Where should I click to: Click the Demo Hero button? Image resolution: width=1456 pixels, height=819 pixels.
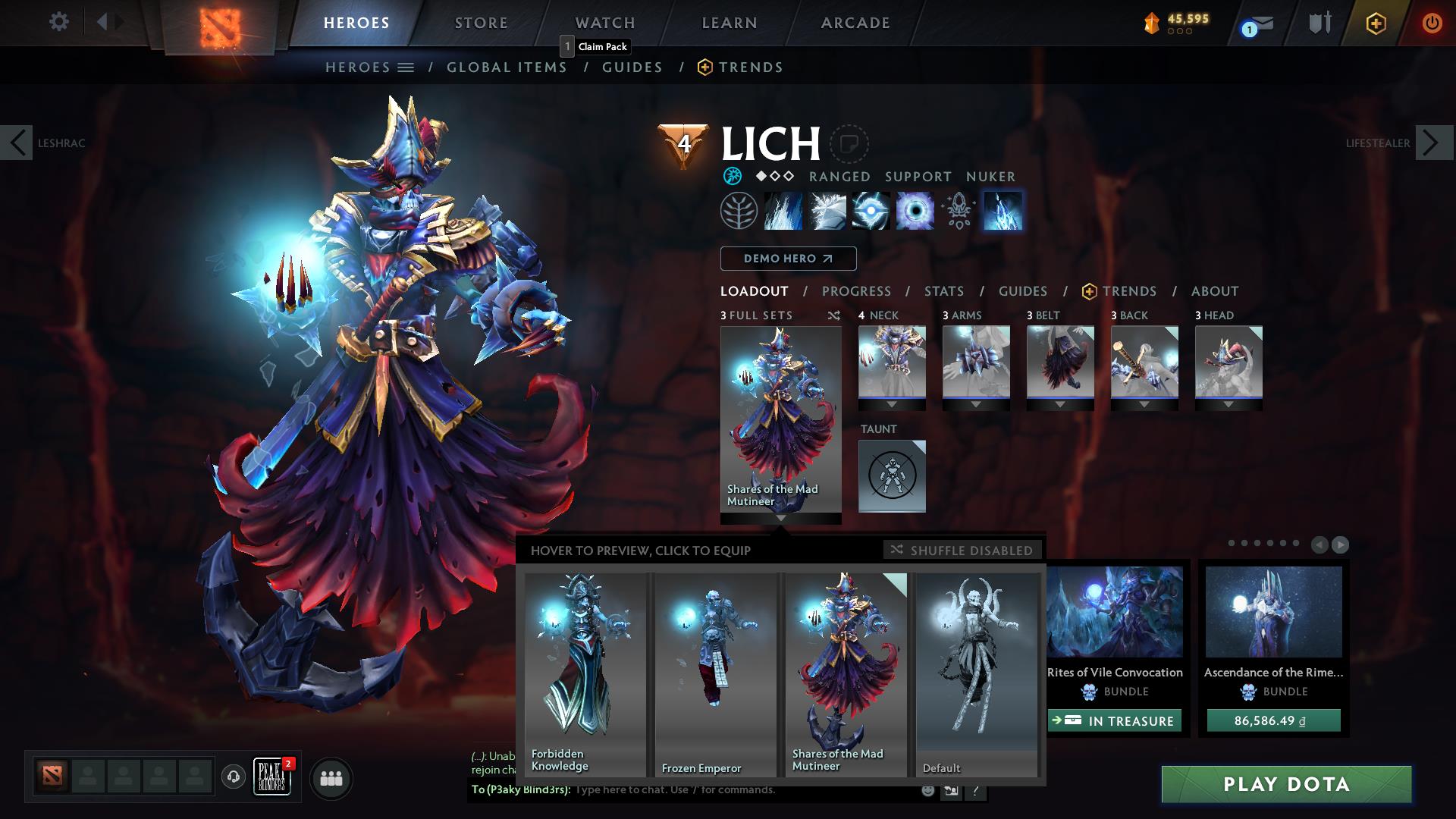[x=788, y=259]
